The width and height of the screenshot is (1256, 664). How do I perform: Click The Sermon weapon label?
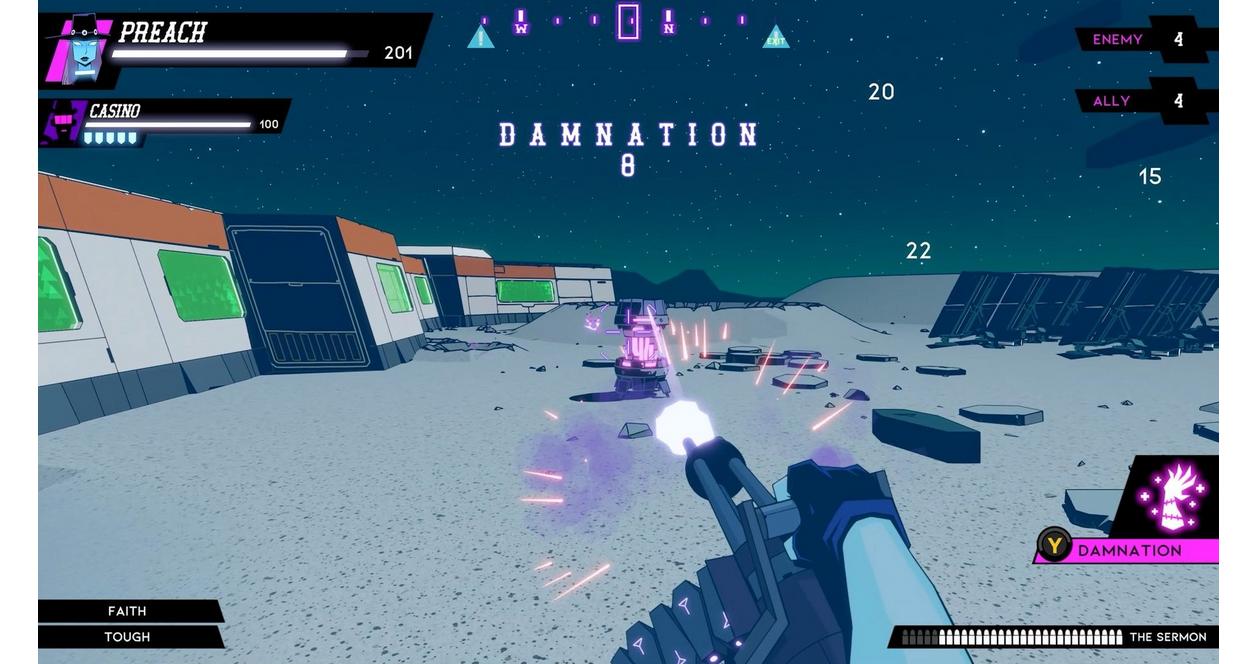point(1167,637)
